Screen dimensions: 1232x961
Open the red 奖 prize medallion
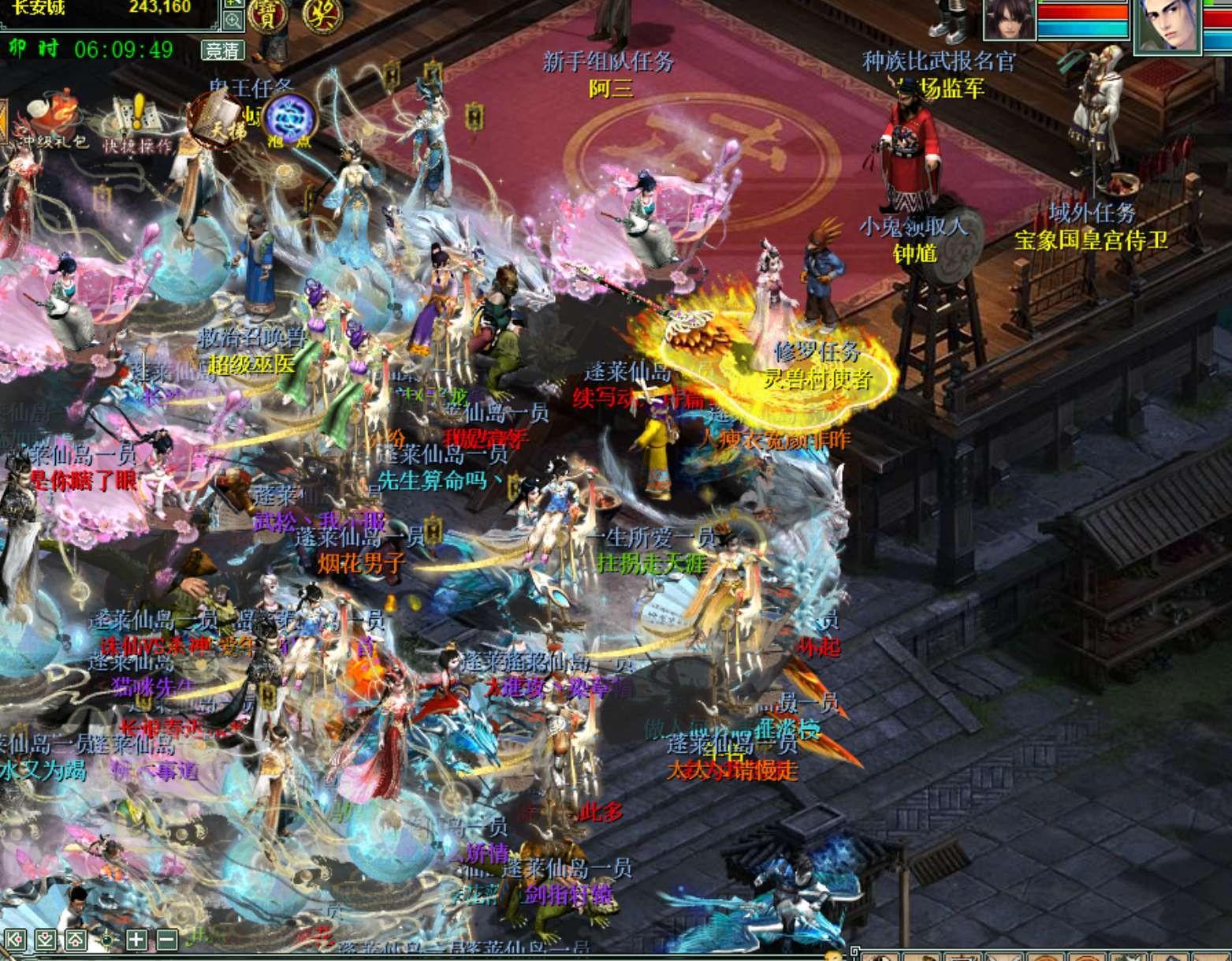(x=320, y=14)
